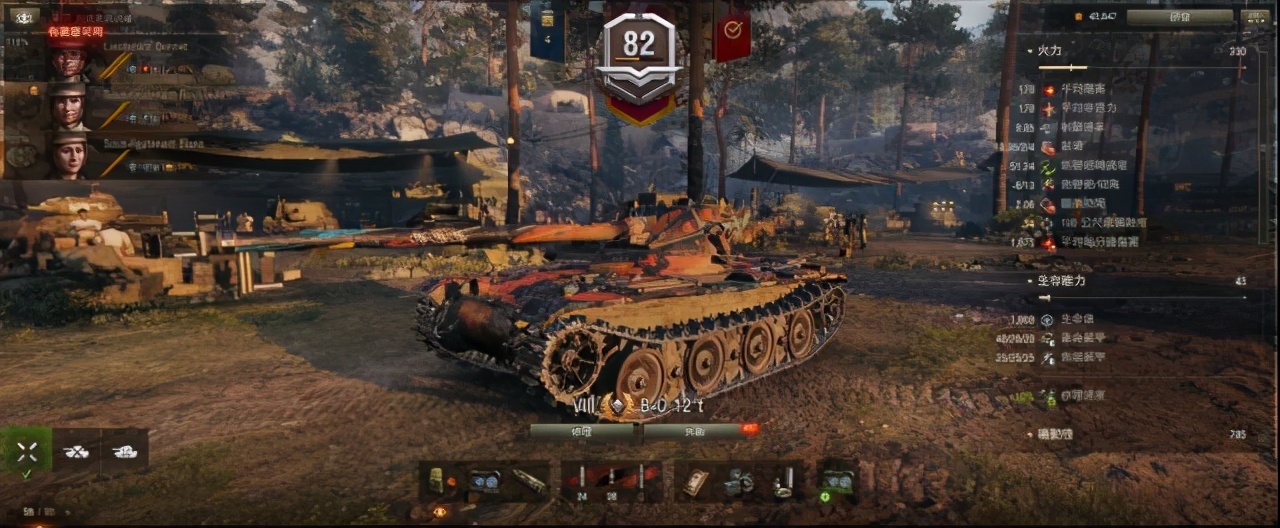Click the red checkmark mission flag
This screenshot has height=528, width=1280.
(x=732, y=34)
